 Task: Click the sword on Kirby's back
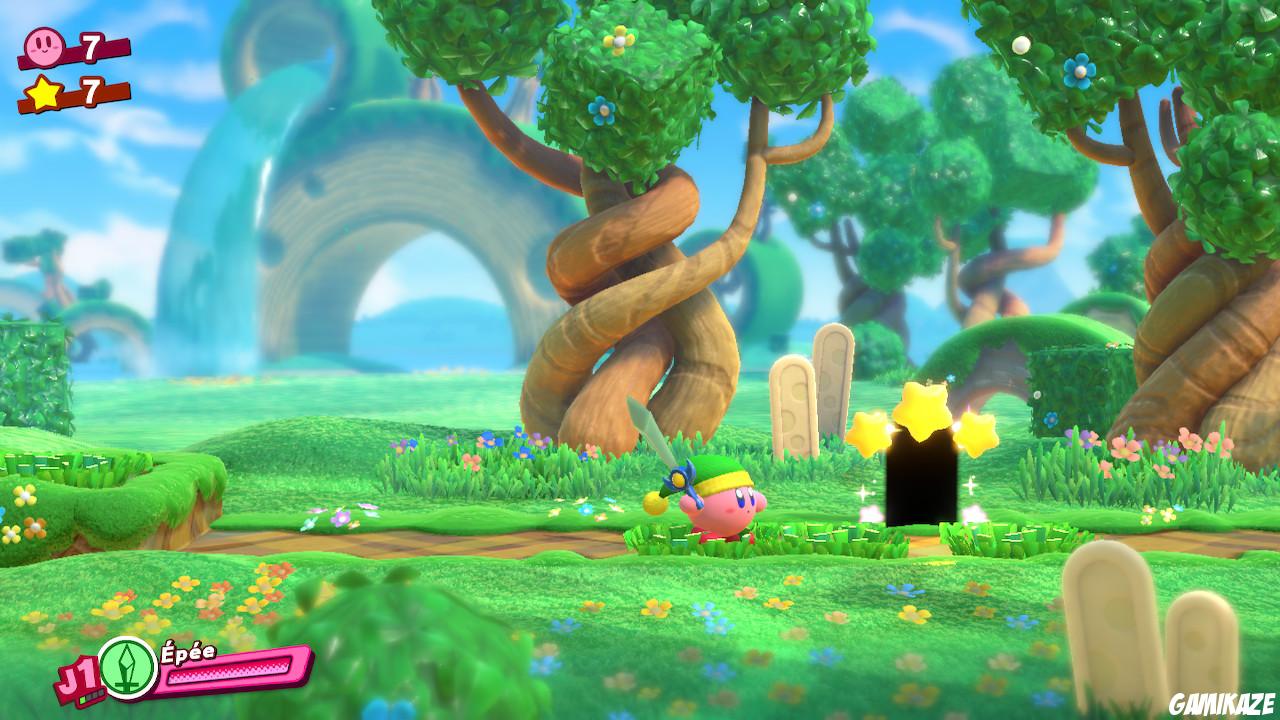coord(664,443)
